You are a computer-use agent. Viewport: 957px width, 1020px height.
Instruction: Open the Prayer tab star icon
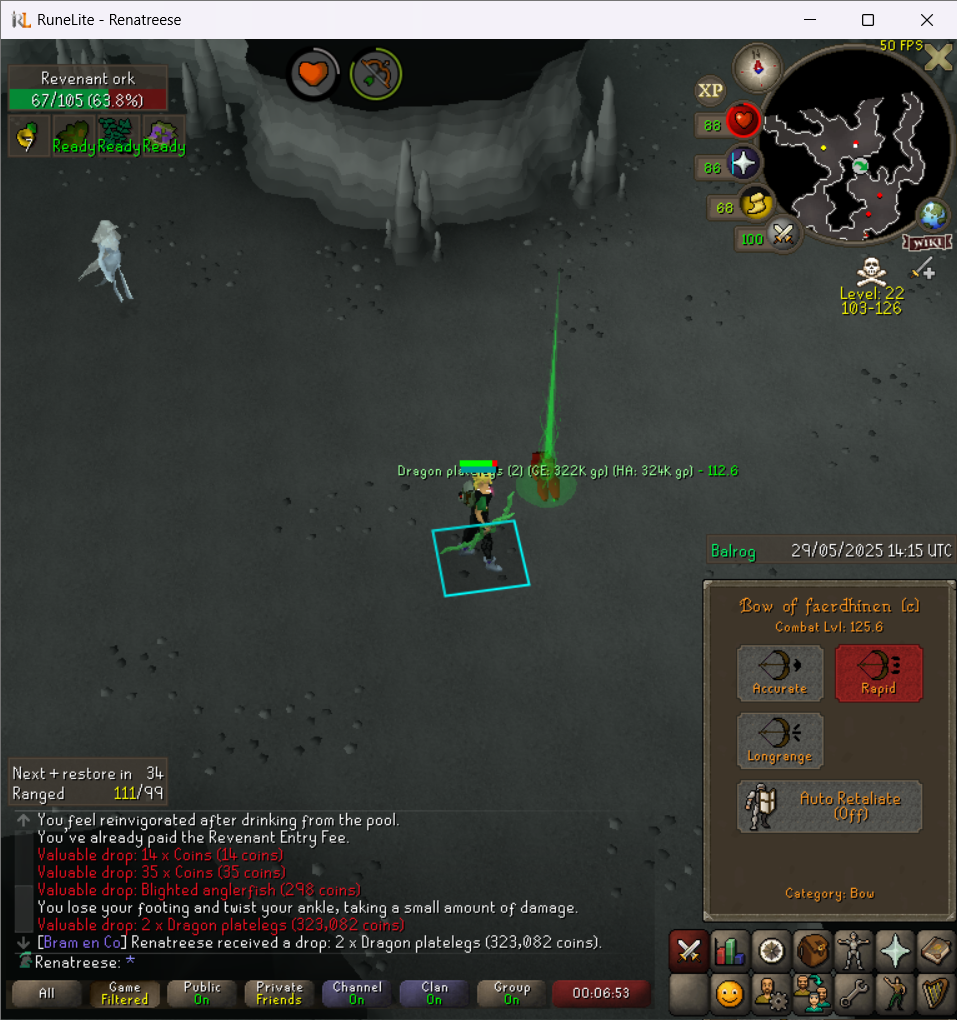click(893, 951)
